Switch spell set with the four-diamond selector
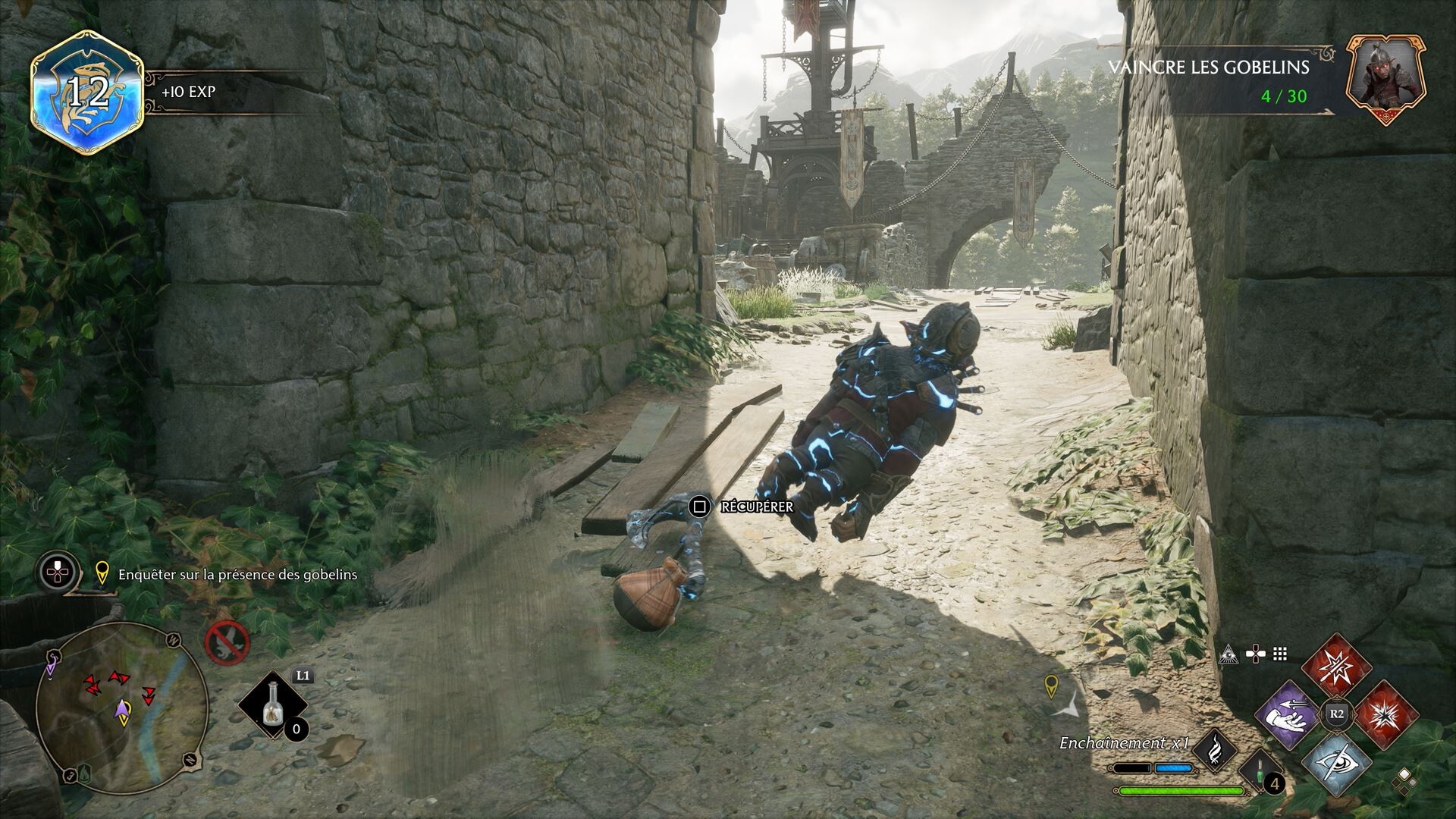 (1404, 780)
